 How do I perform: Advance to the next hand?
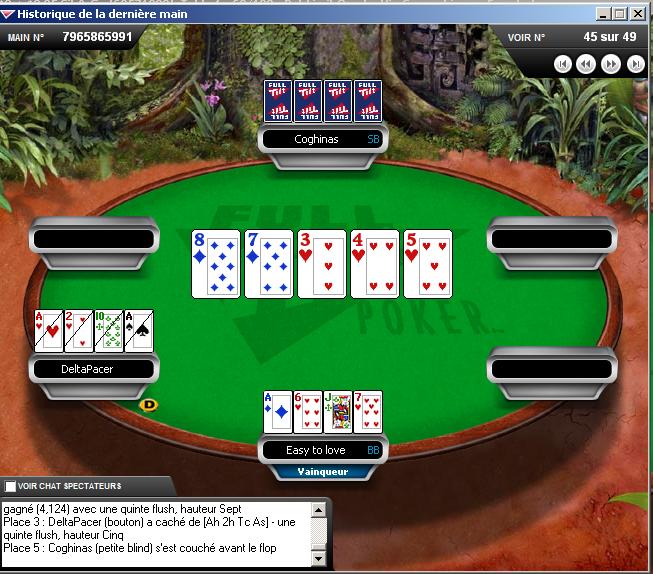pos(612,64)
